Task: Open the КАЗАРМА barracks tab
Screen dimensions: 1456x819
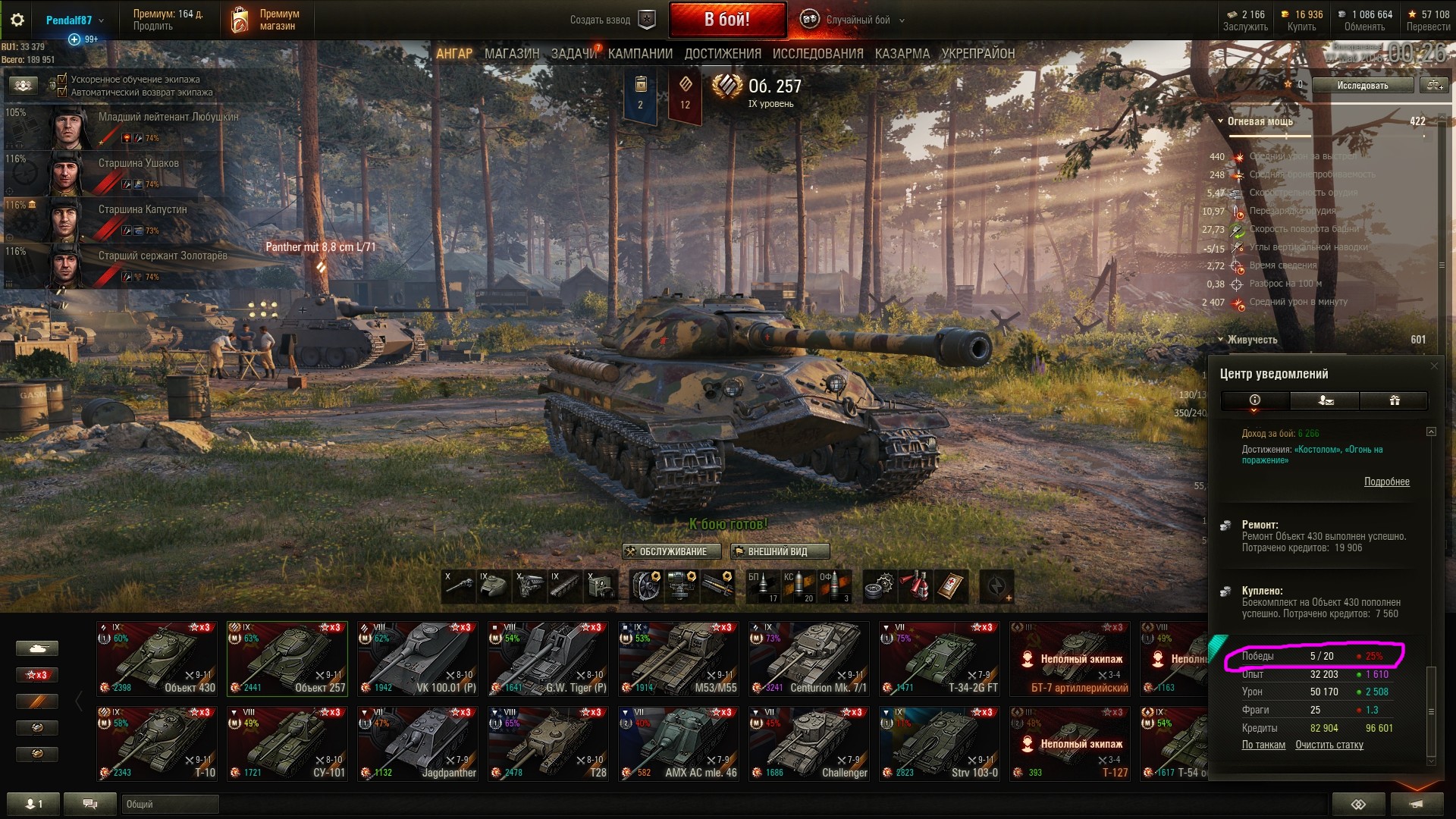Action: coord(902,54)
